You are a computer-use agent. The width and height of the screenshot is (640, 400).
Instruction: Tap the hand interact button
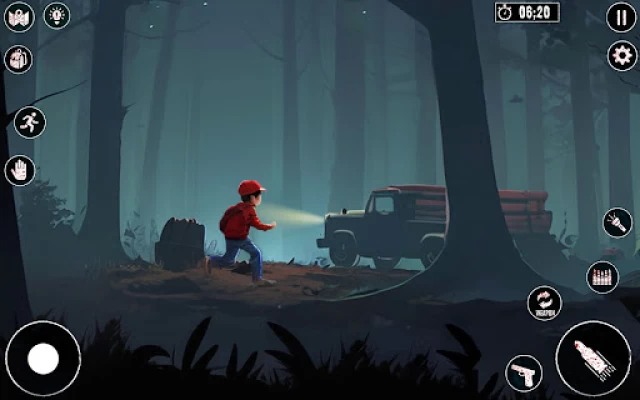pos(20,170)
